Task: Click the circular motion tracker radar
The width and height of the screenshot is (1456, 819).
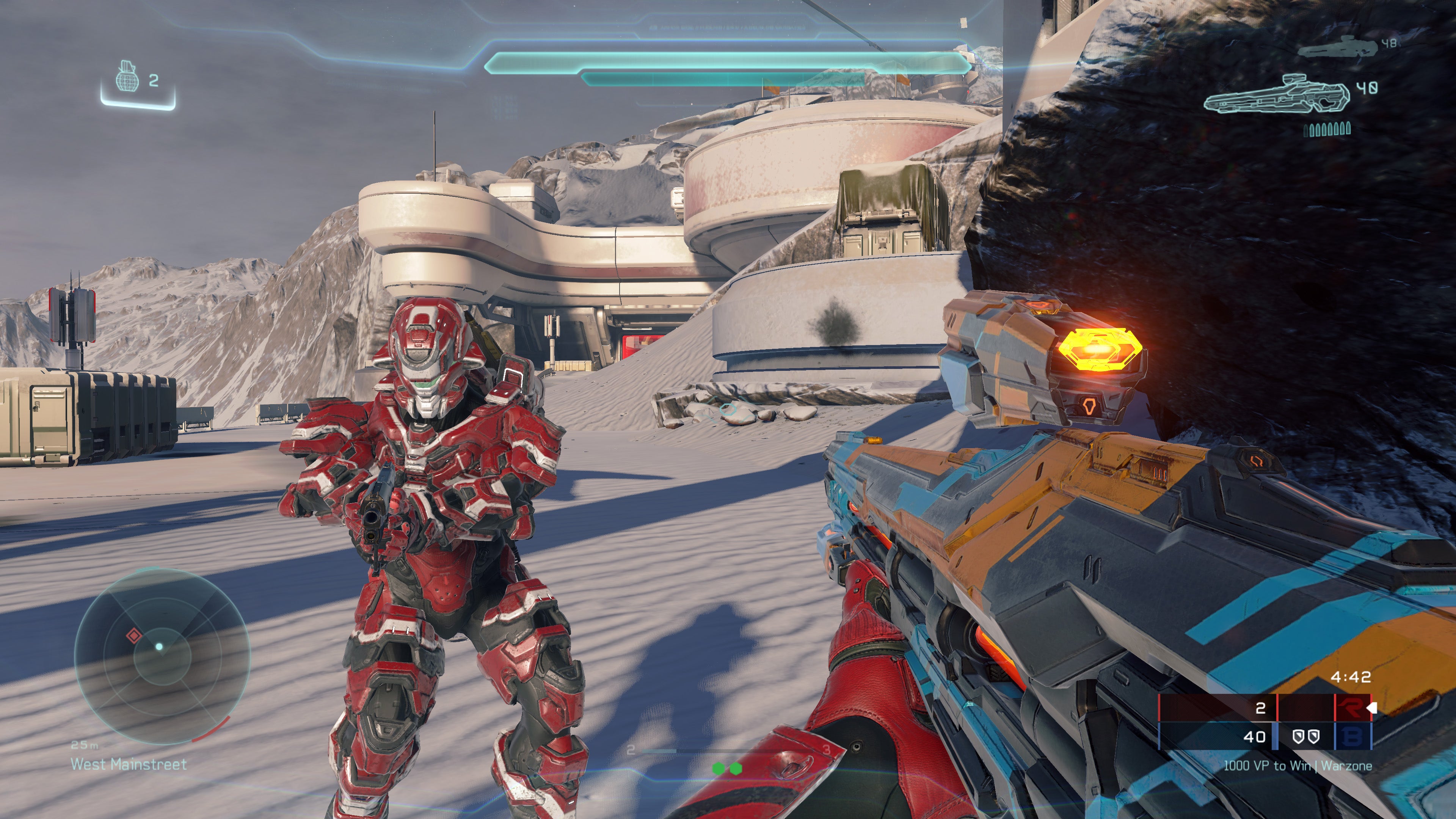Action: (162, 654)
